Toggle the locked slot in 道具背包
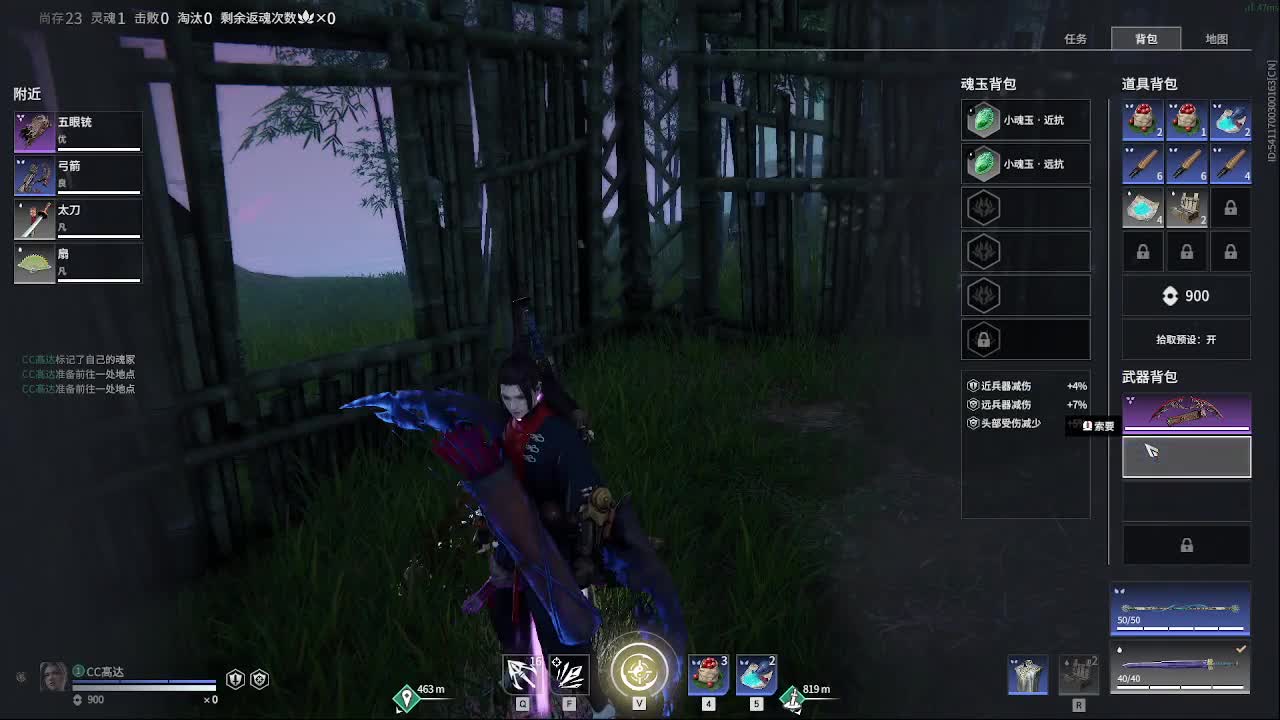Screen dimensions: 1280x720 coord(1230,207)
